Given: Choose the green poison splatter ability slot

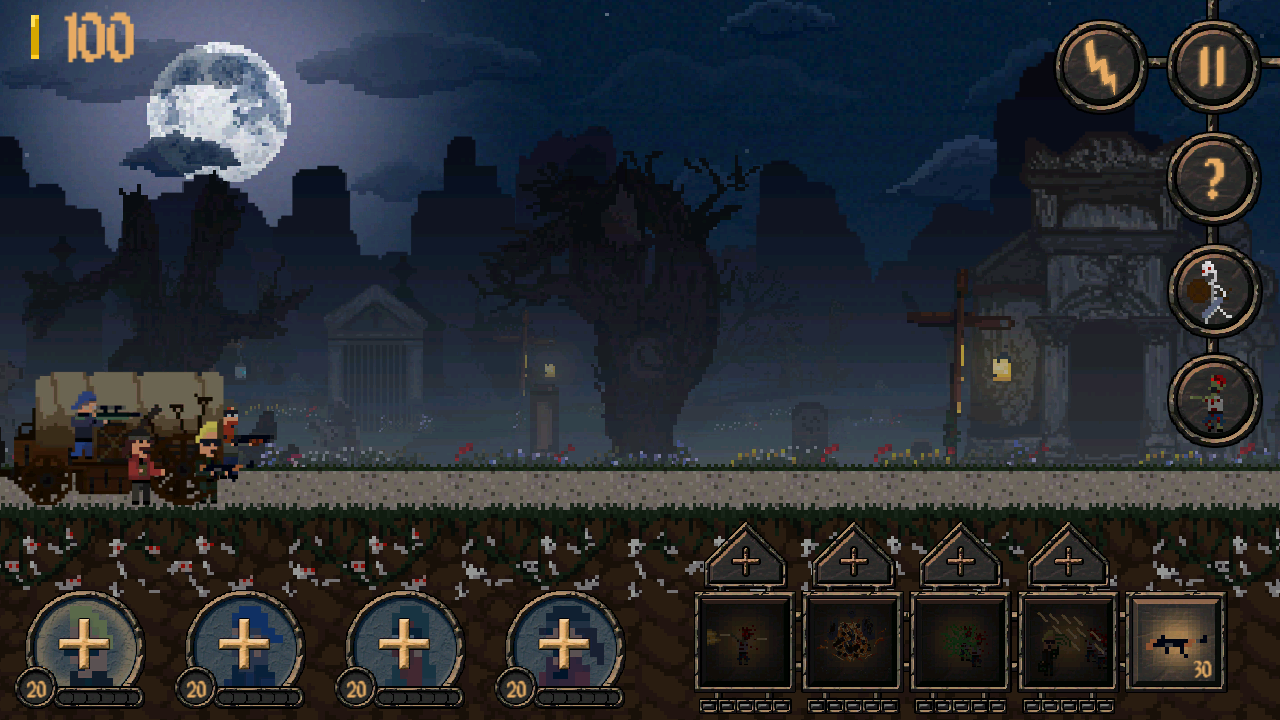Looking at the screenshot, I should coord(961,642).
